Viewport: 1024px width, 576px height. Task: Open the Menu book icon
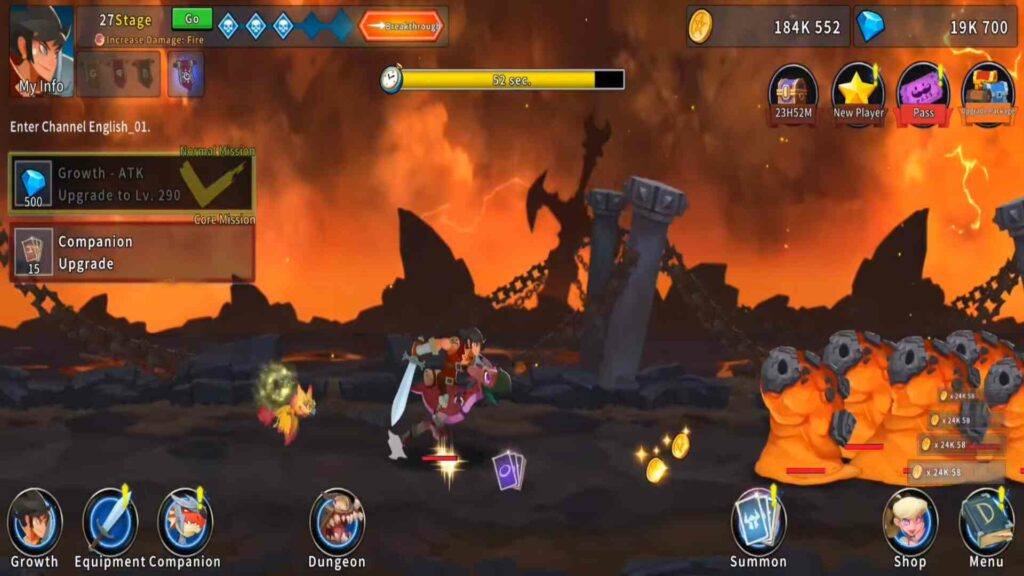(x=986, y=527)
